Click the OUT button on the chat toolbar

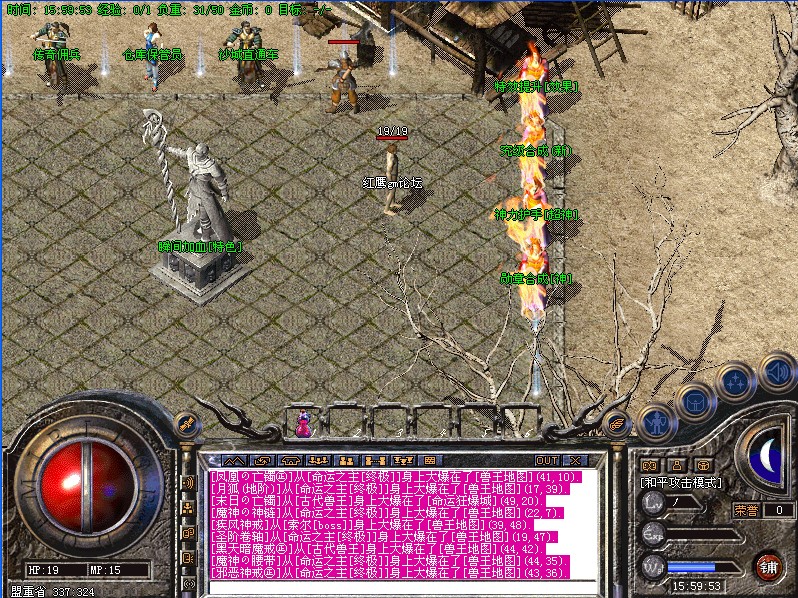pos(547,460)
